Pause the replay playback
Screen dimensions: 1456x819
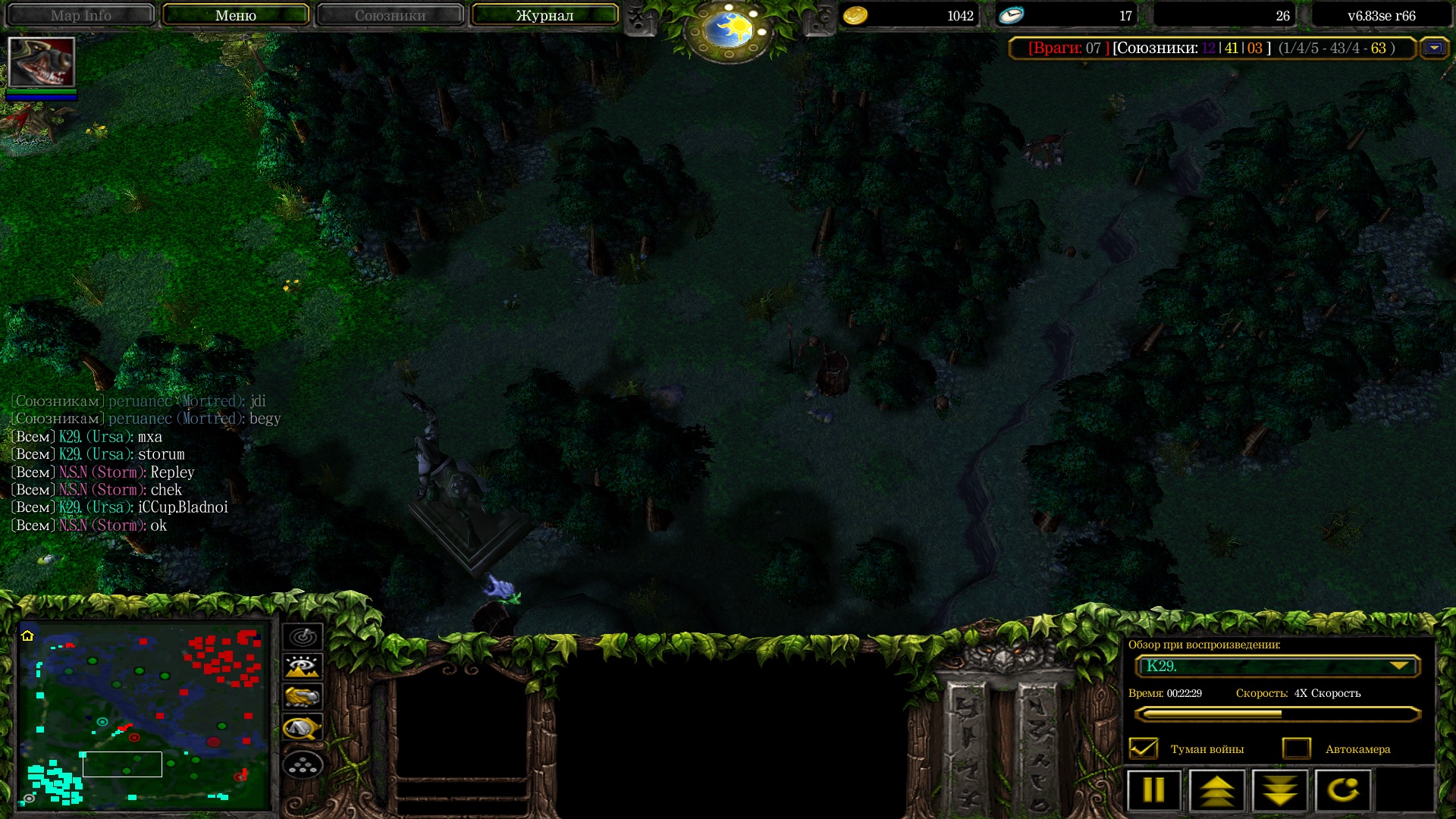click(1153, 790)
